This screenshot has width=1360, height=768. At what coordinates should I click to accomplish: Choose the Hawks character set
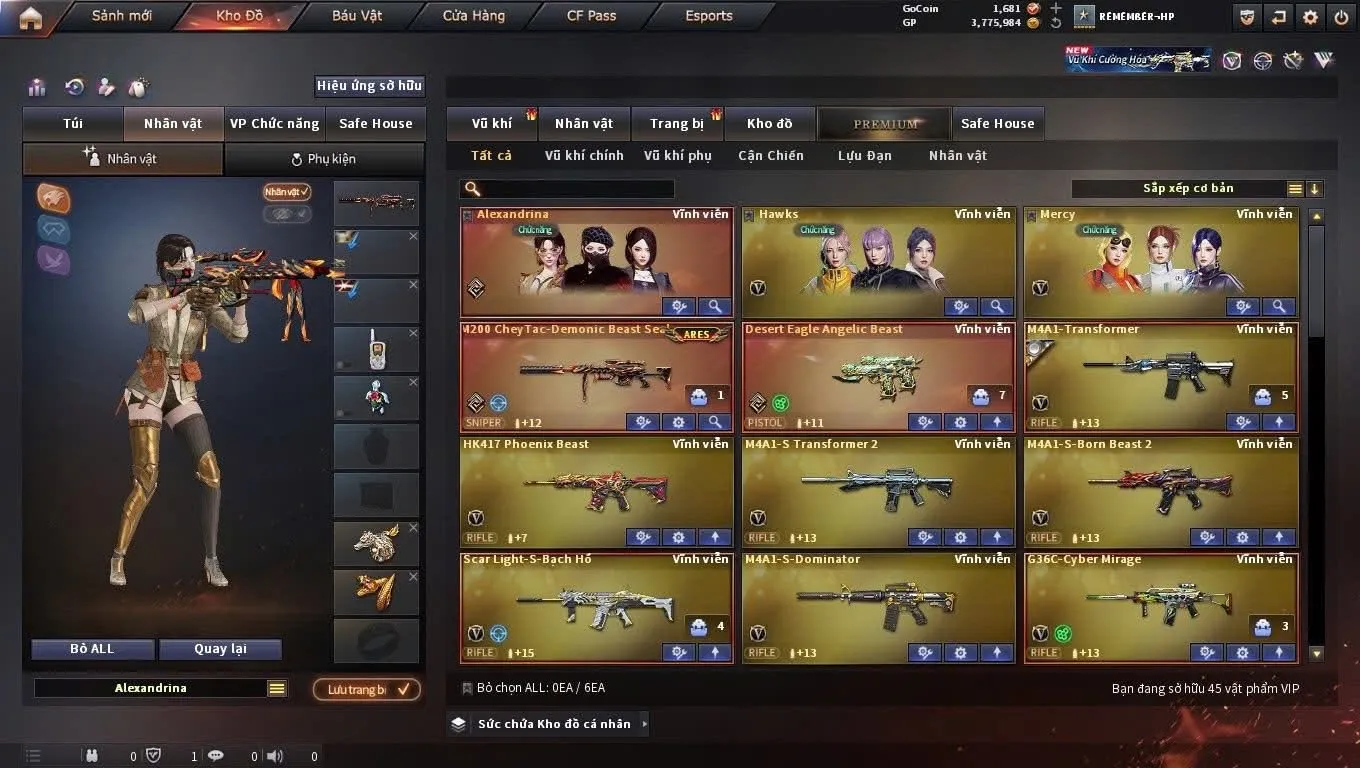pos(877,260)
